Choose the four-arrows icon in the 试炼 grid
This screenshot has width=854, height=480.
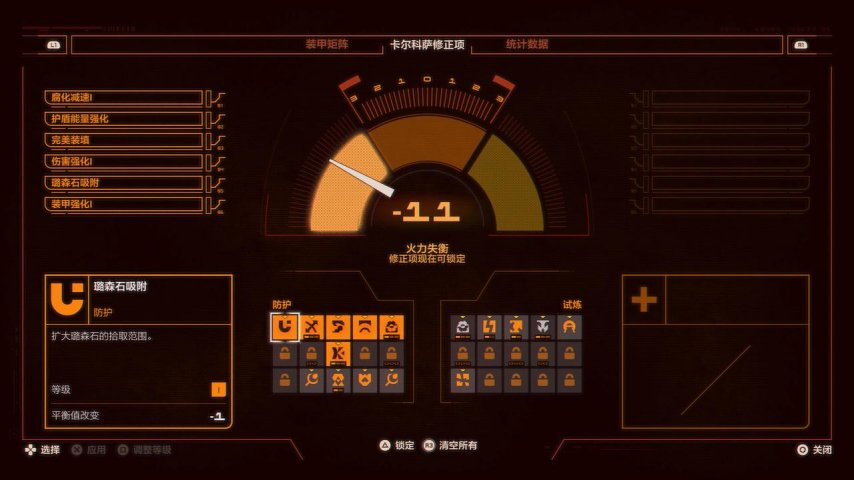[x=463, y=380]
